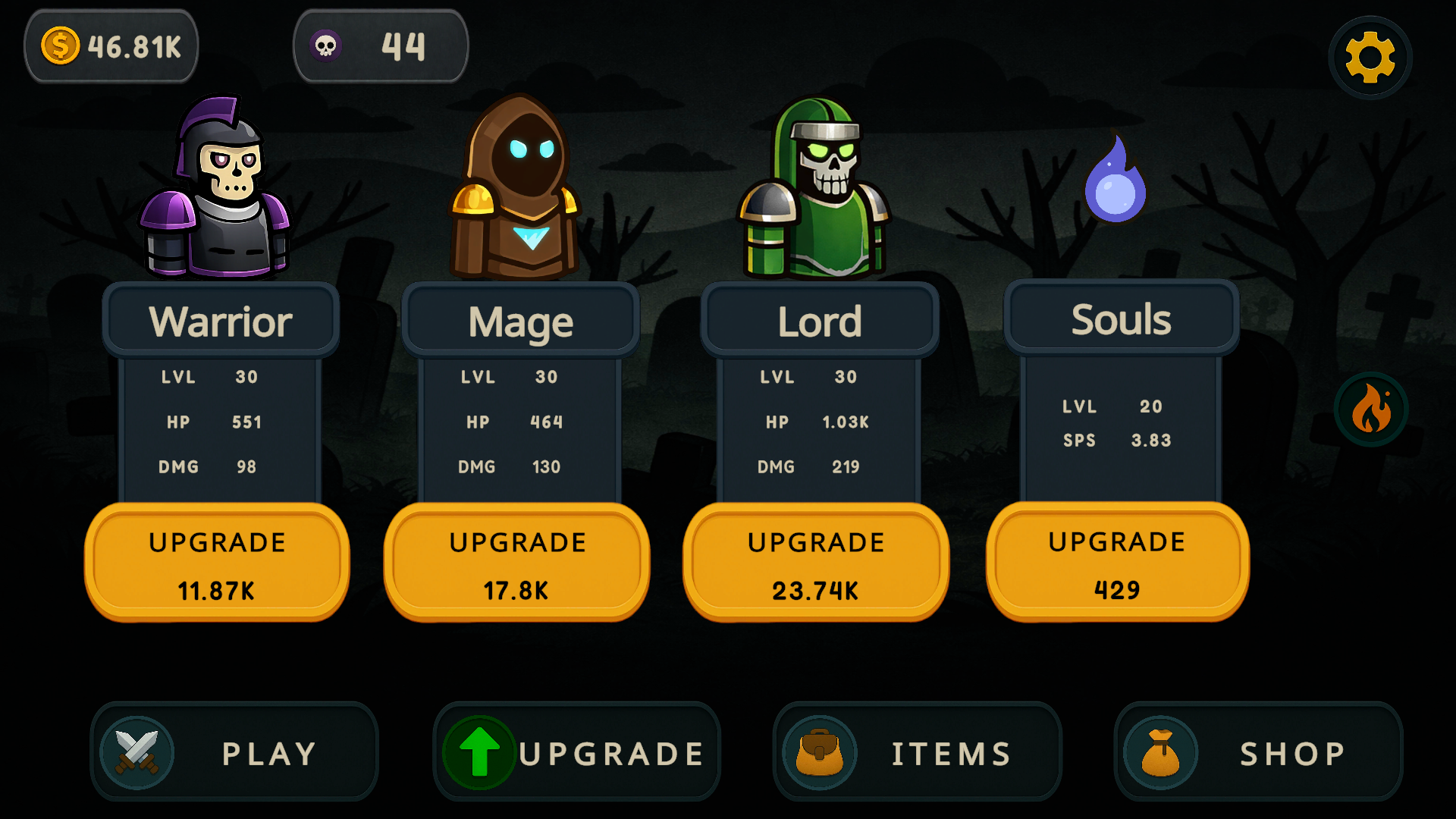Open the Items menu at the bottom
The height and width of the screenshot is (819, 1456).
pos(918,752)
